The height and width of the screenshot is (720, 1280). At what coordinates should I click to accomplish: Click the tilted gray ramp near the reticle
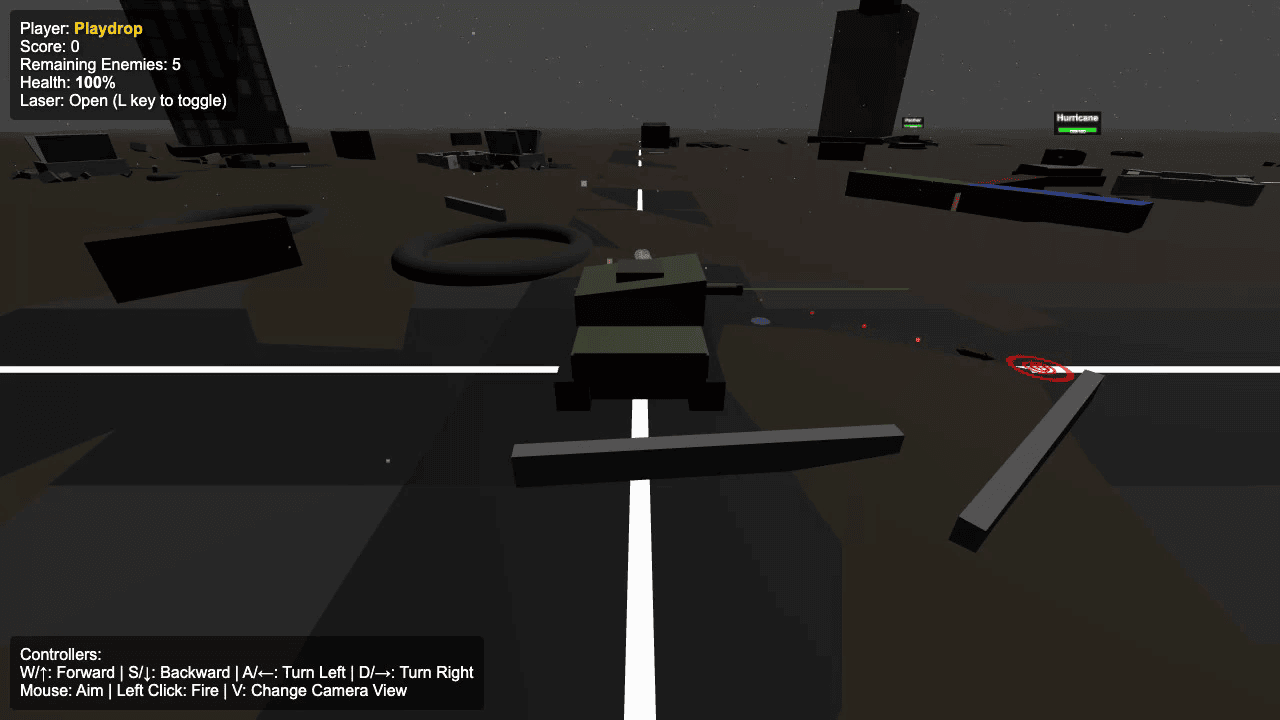click(x=1030, y=450)
